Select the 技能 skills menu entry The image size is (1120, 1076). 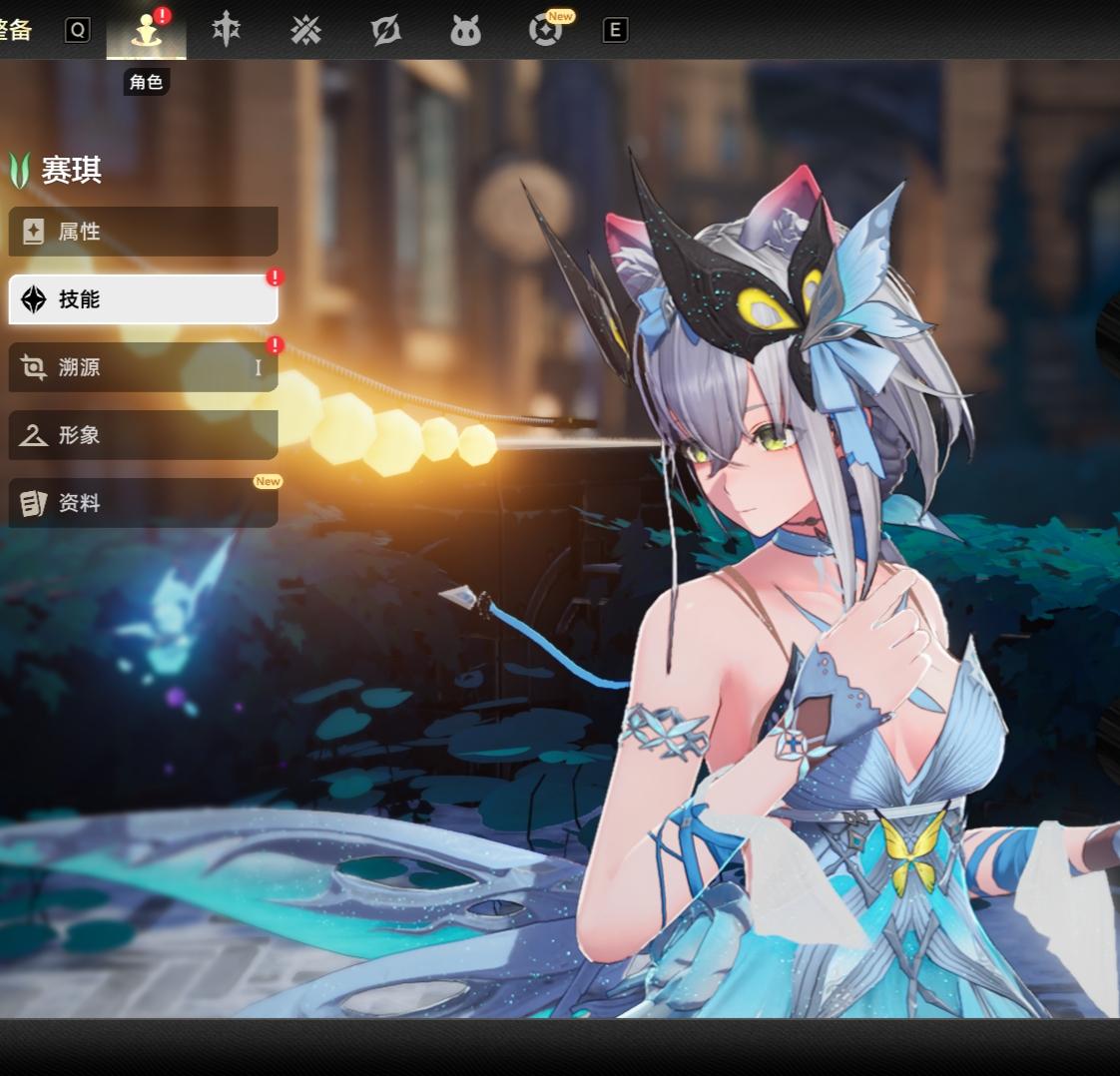143,299
